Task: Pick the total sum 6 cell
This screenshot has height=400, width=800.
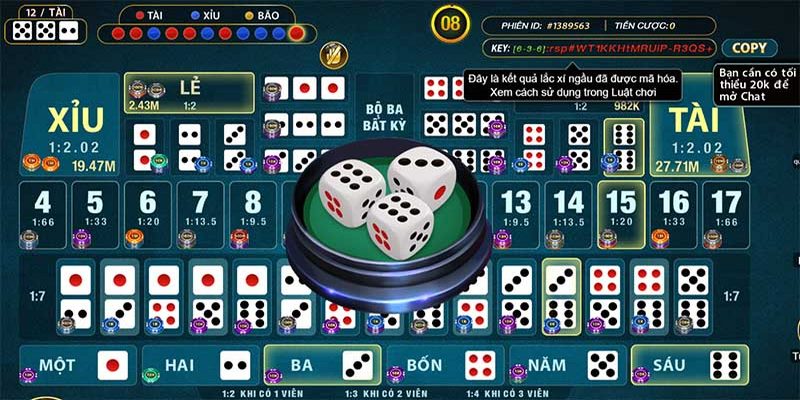Action: coord(147,212)
